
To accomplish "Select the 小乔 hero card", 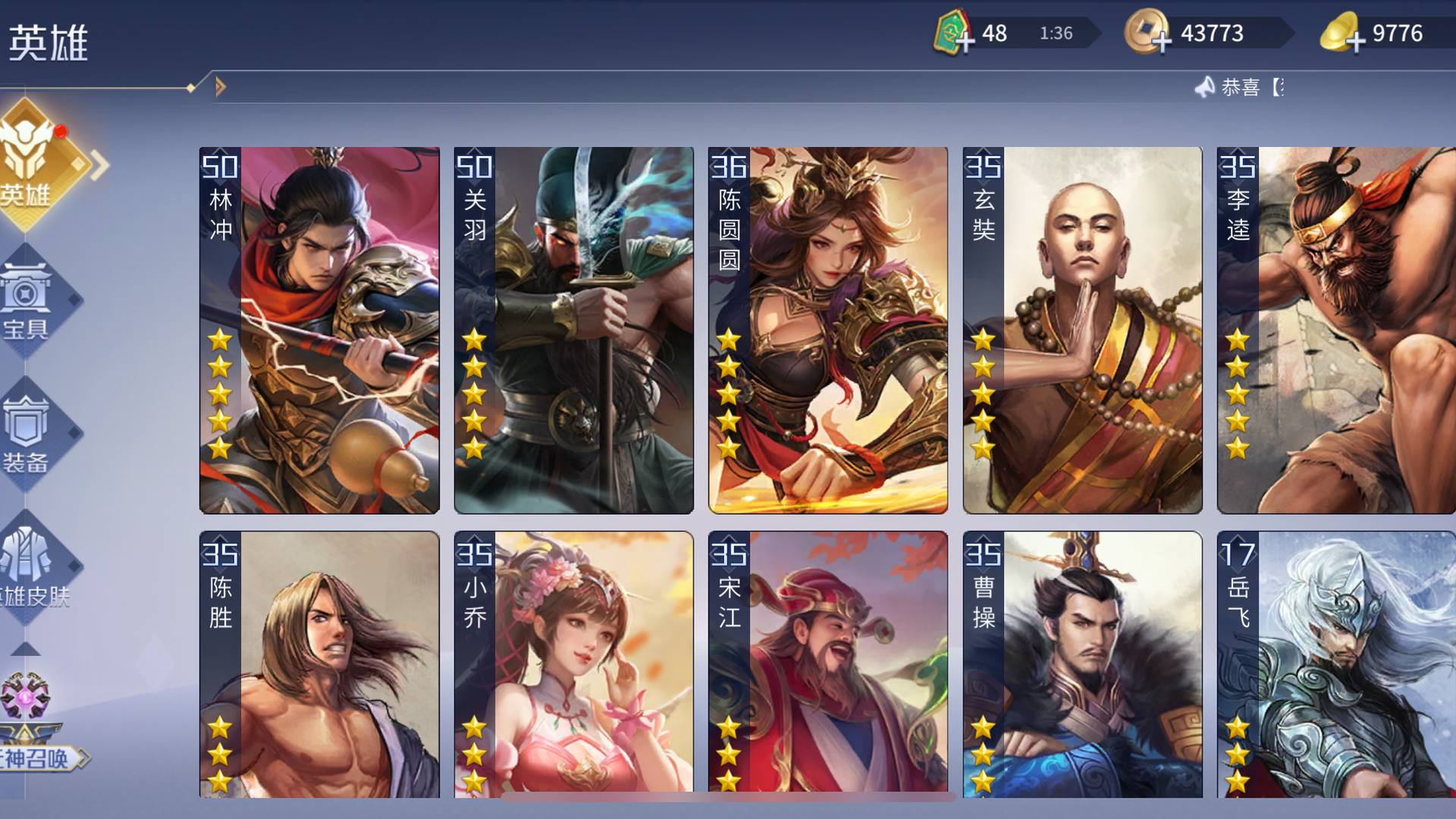I will click(x=574, y=664).
